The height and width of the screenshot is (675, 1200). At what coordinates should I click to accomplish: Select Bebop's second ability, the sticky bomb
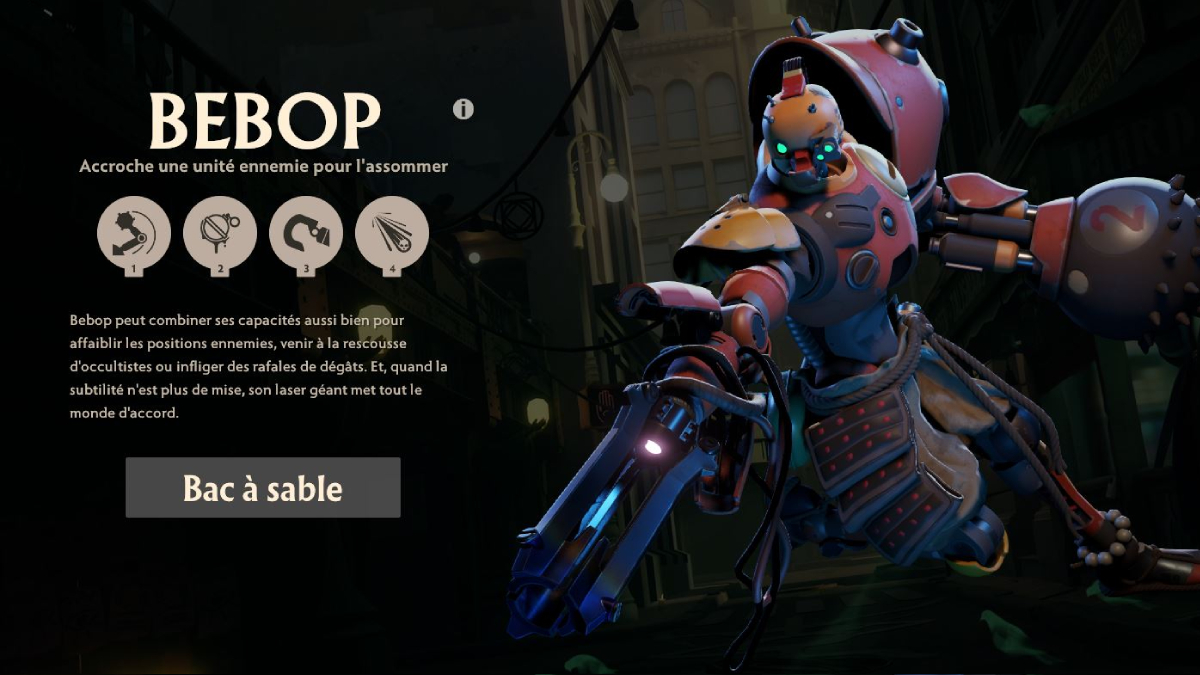point(220,233)
